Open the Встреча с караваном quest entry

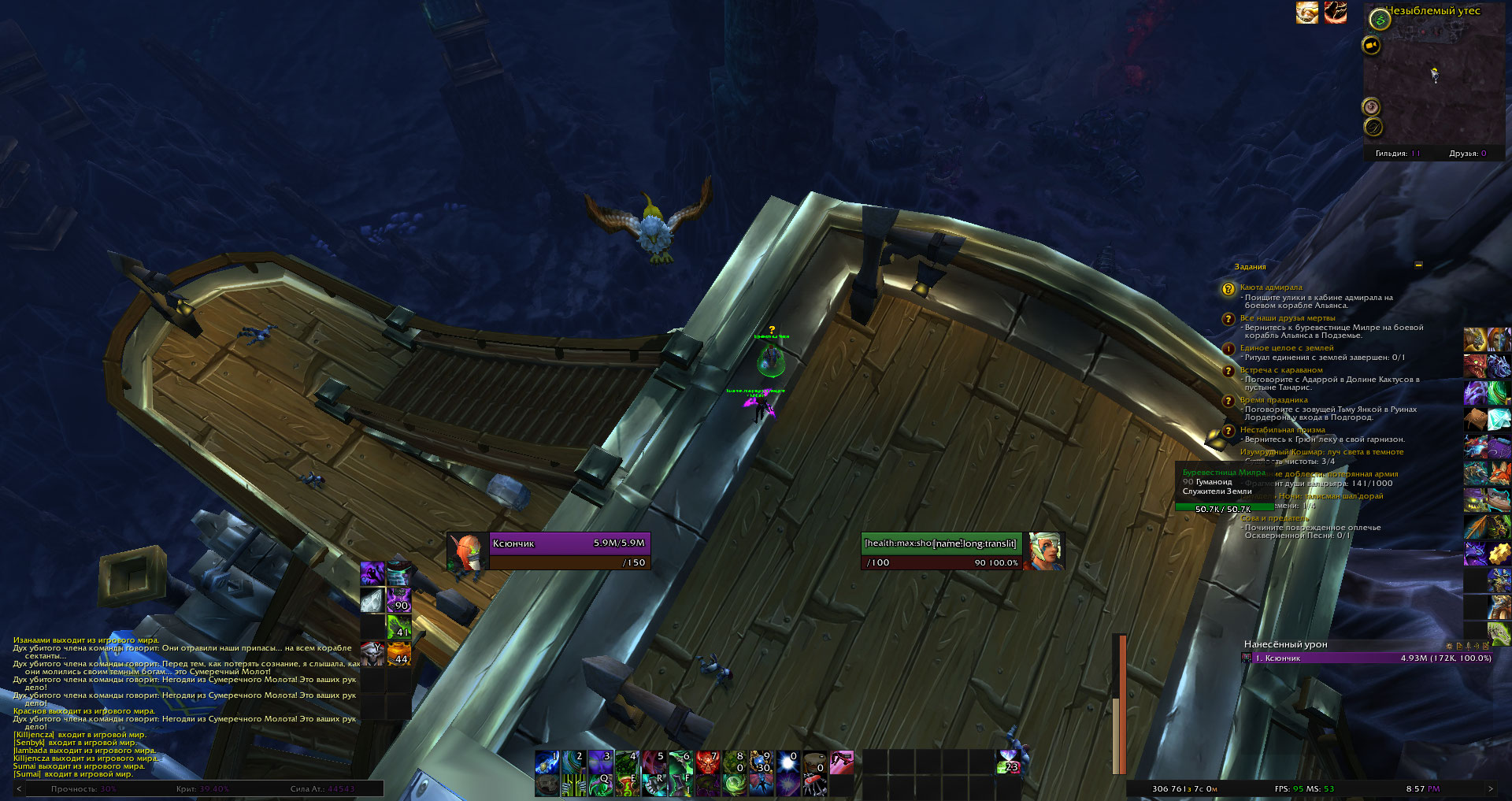(1281, 370)
